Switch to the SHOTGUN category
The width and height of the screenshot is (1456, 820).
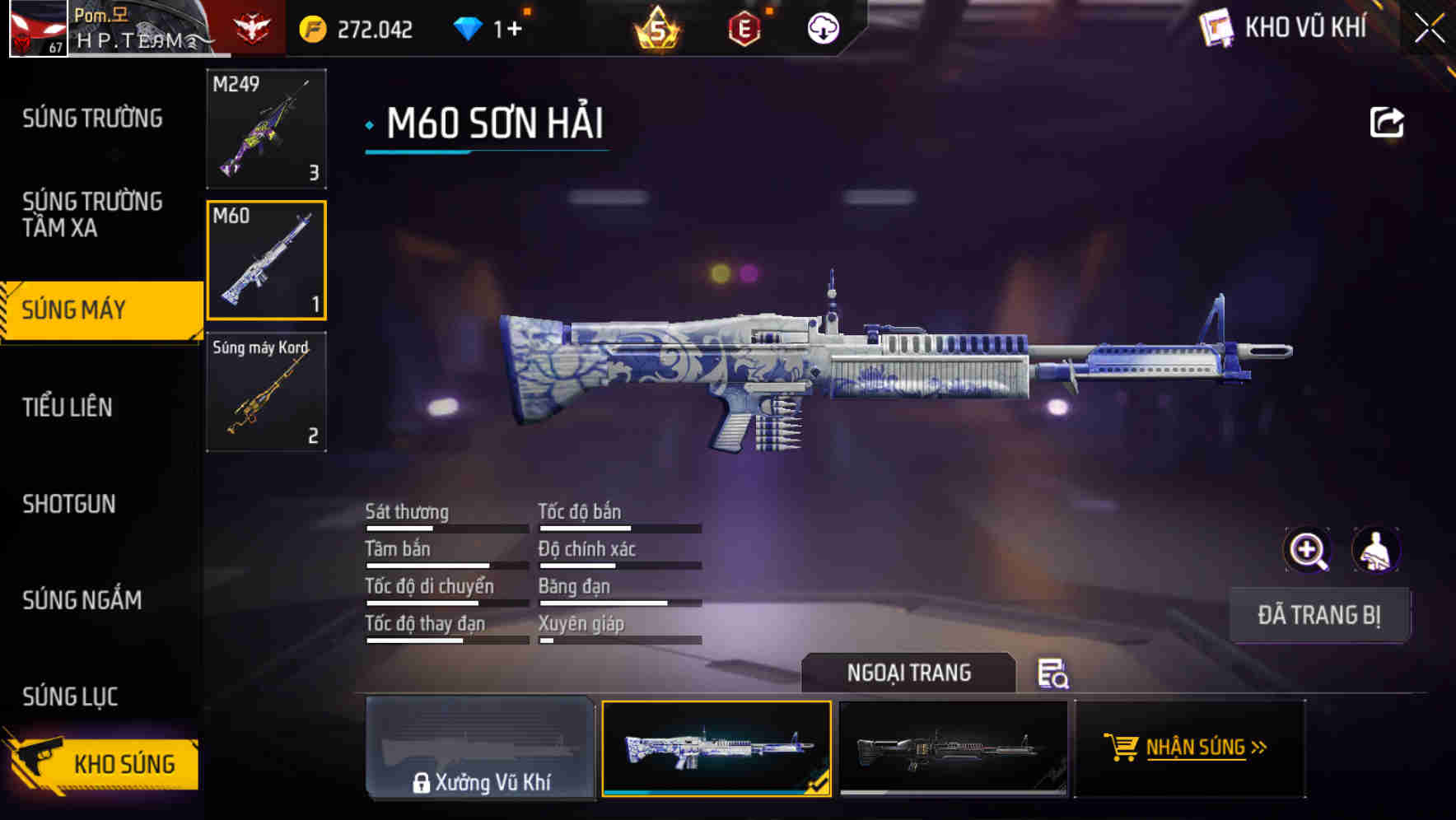pos(69,505)
